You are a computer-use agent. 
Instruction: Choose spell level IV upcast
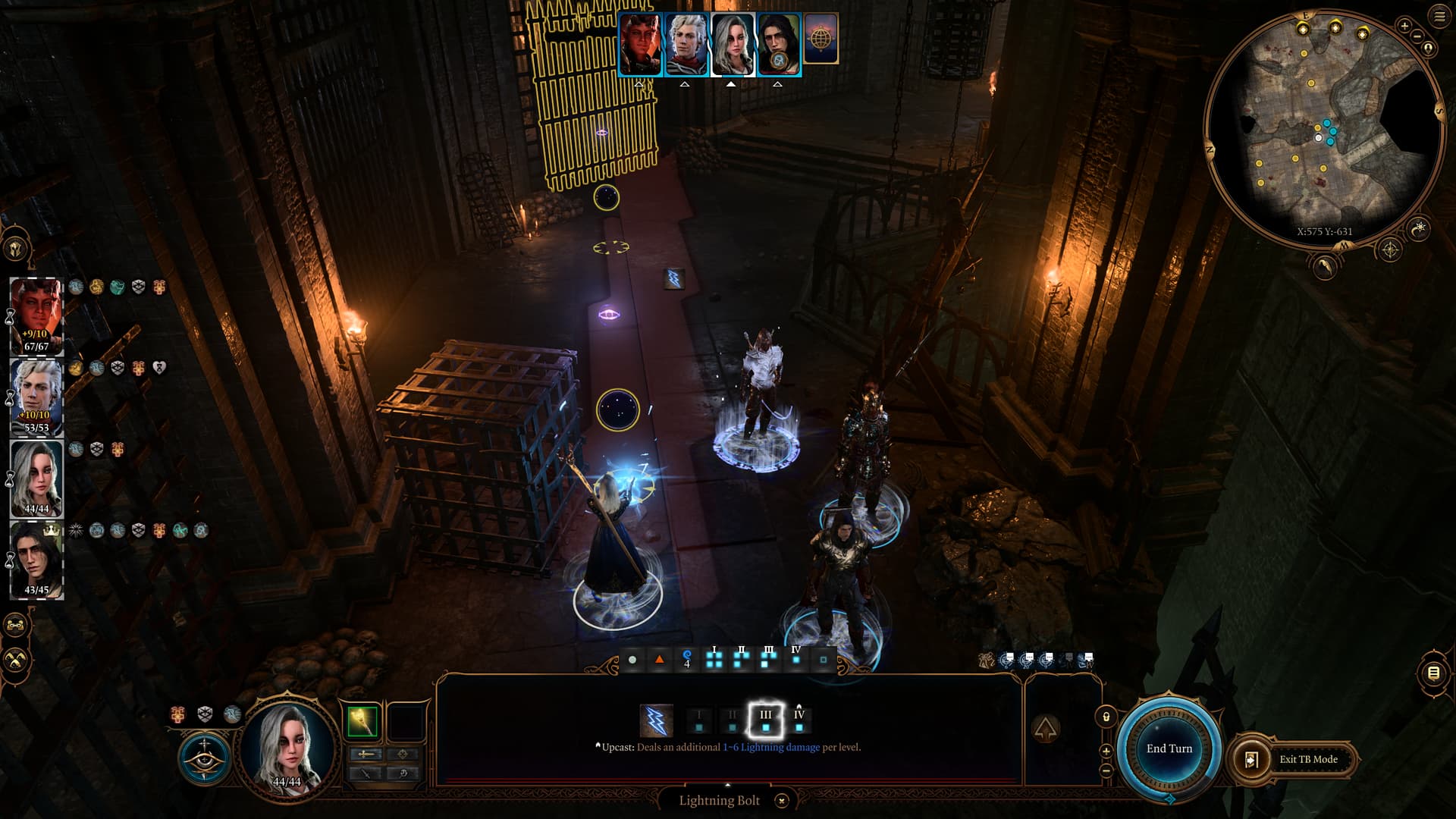(x=799, y=720)
